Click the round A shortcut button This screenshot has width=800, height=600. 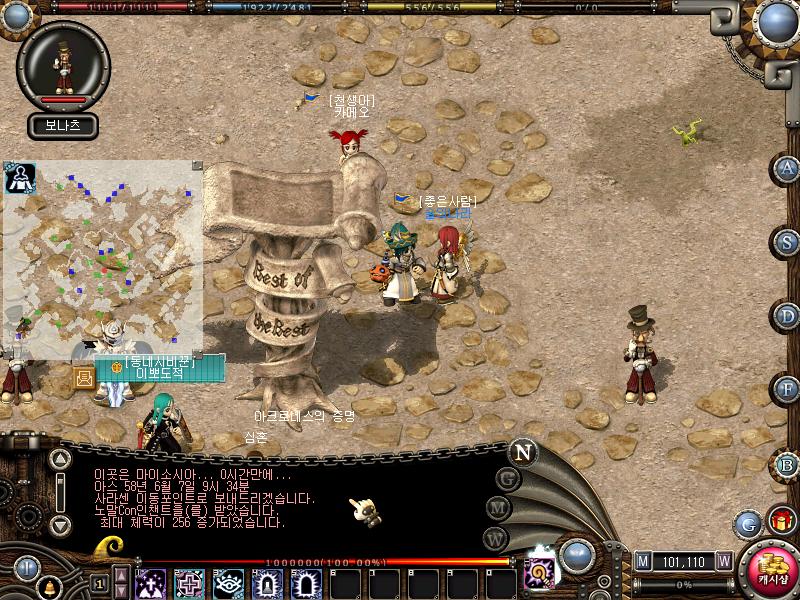tap(788, 168)
